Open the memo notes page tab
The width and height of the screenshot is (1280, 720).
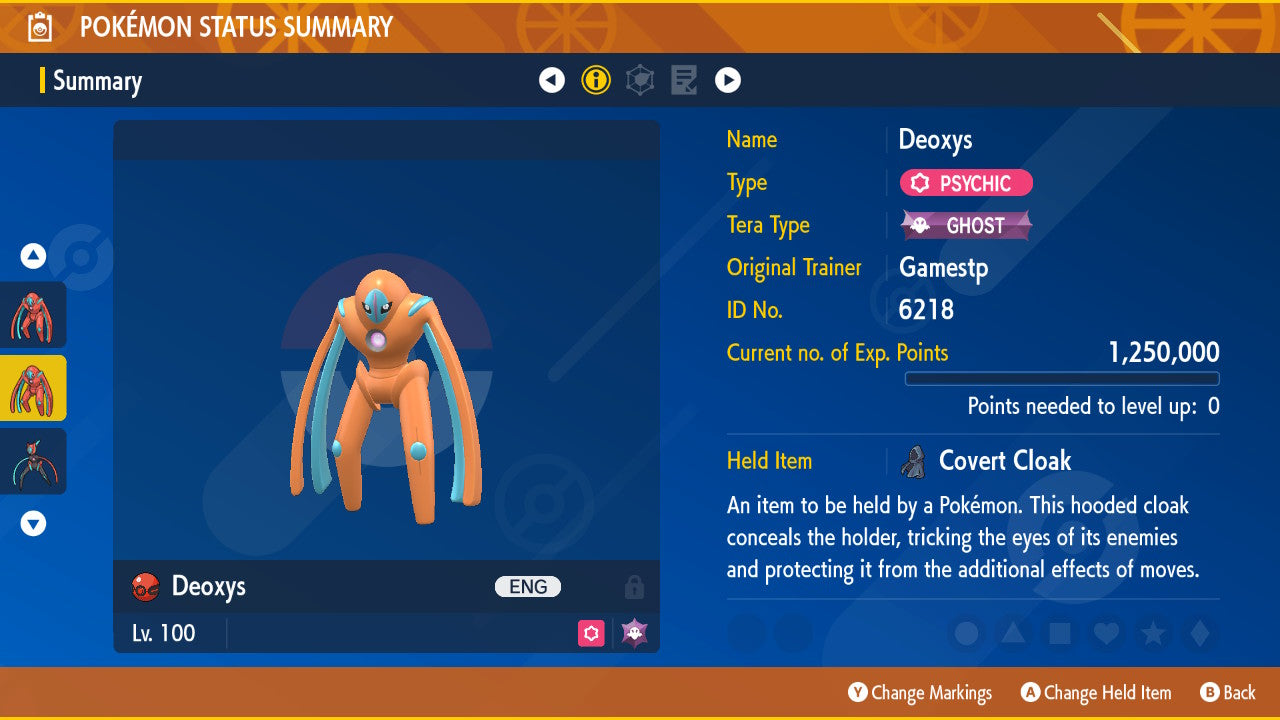684,80
